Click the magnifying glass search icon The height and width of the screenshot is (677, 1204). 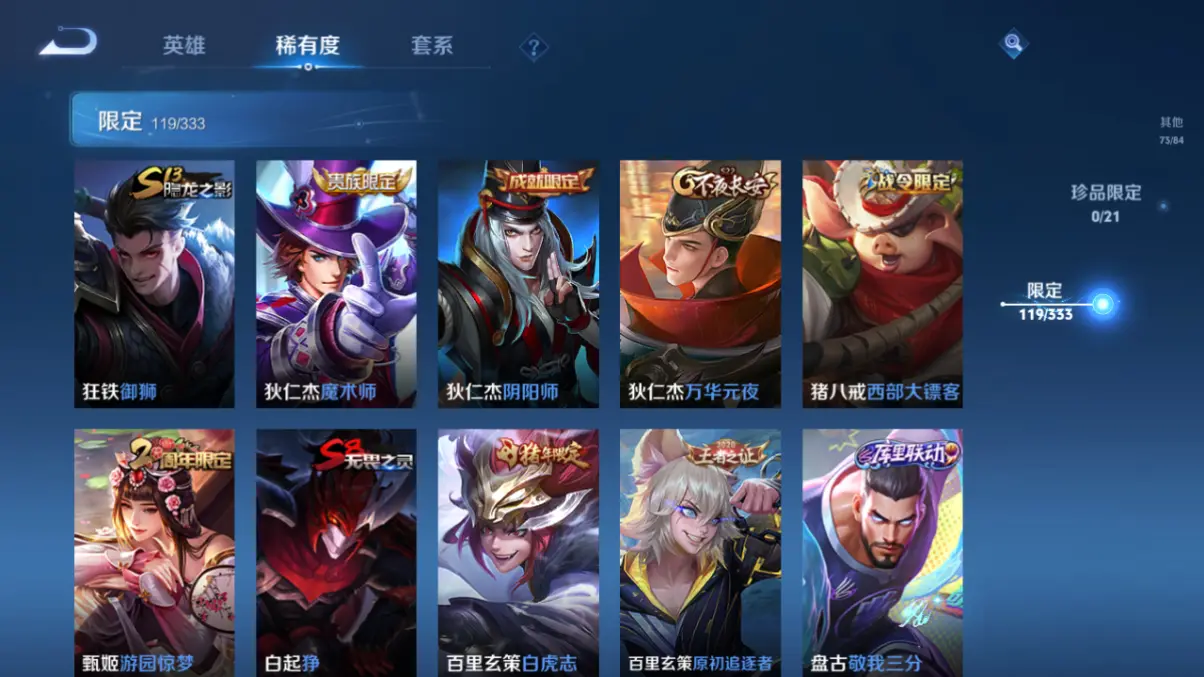coord(1013,43)
